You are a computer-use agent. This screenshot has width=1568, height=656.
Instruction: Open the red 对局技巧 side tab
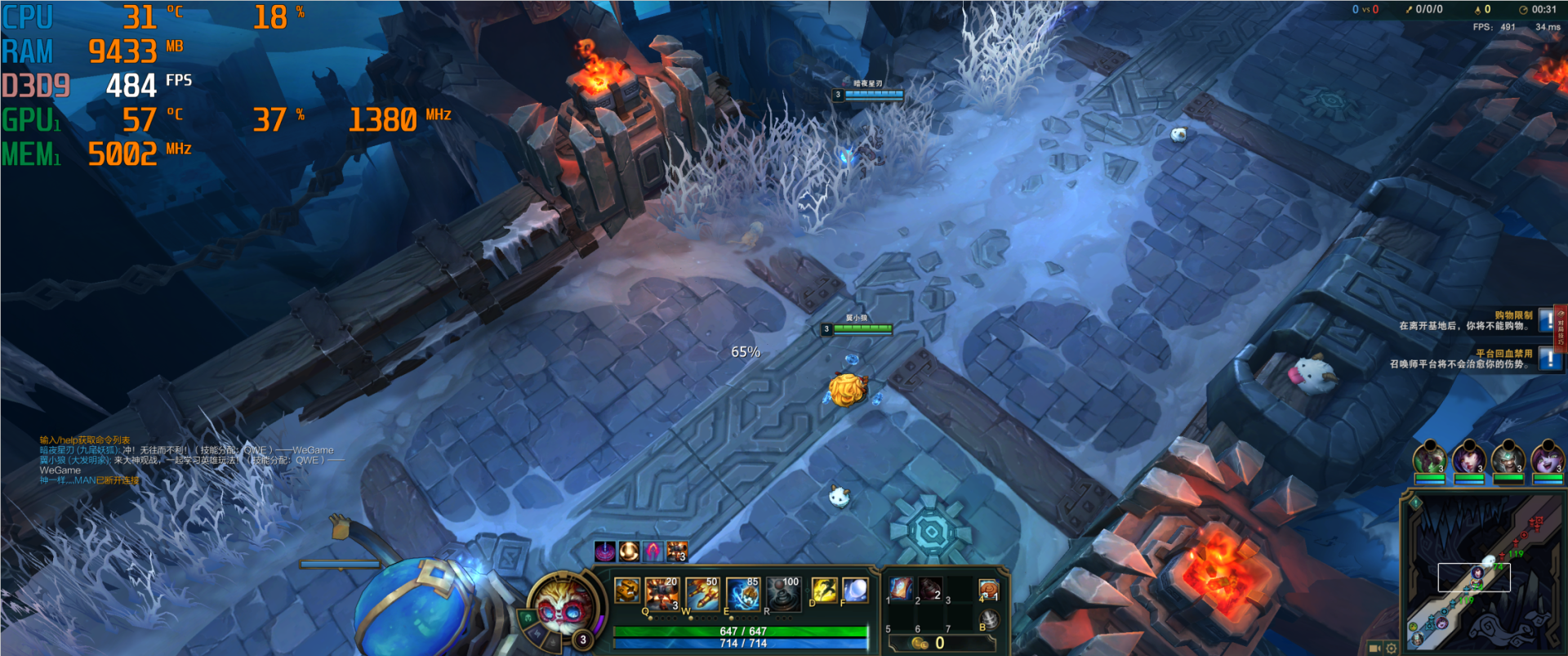[1561, 328]
